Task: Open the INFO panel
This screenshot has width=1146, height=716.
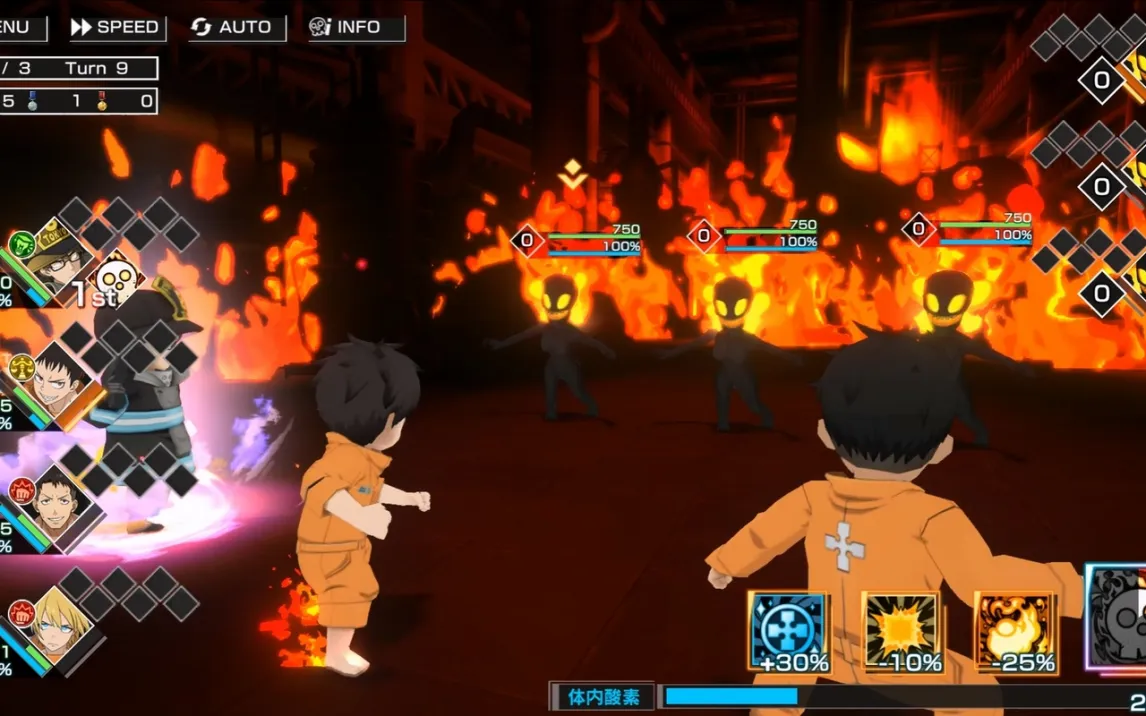Action: click(x=357, y=28)
